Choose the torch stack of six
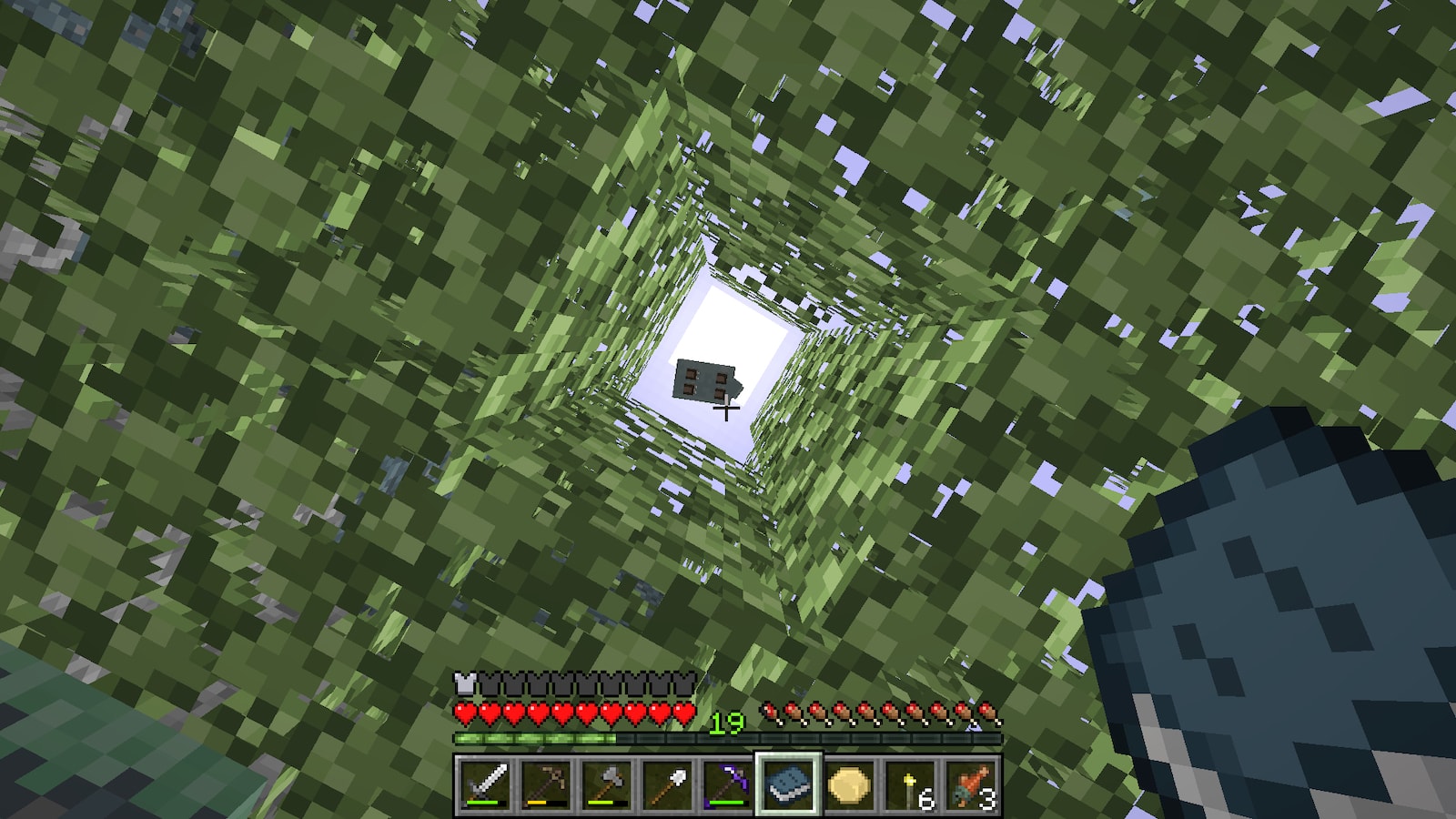This screenshot has height=819, width=1456. [910, 784]
